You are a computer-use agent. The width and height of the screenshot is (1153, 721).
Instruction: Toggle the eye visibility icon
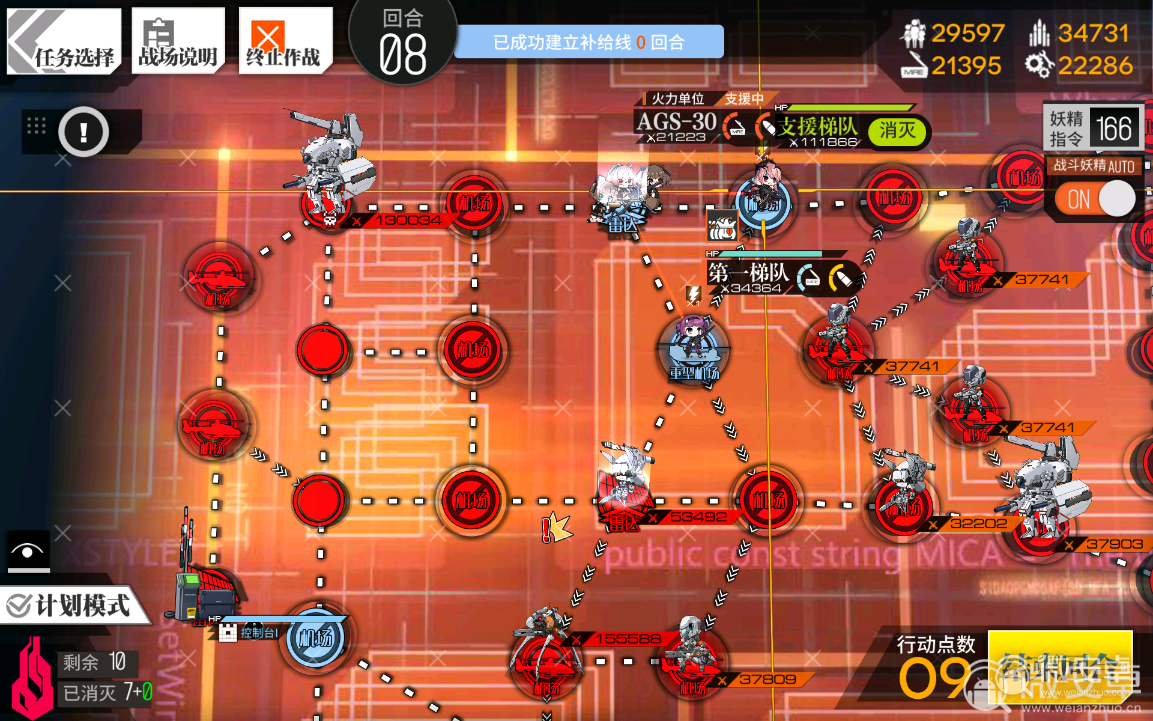pos(27,551)
